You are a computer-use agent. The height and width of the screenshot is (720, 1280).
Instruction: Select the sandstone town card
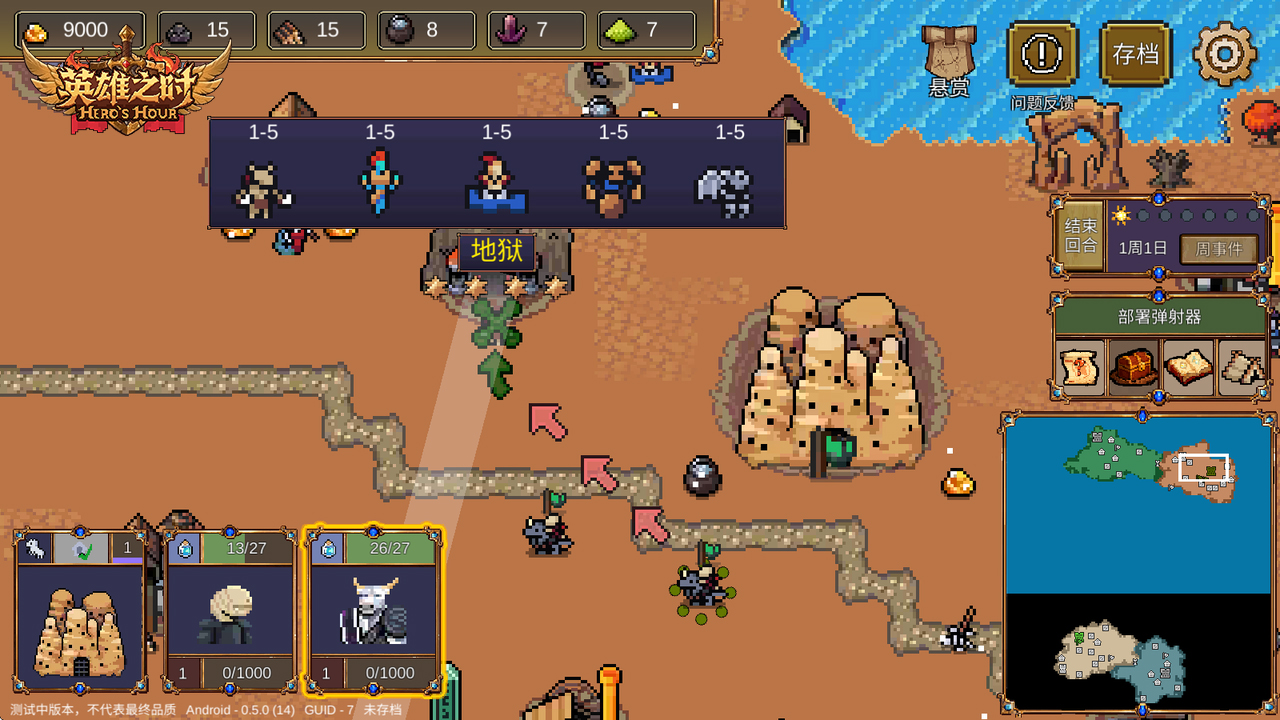pos(80,612)
